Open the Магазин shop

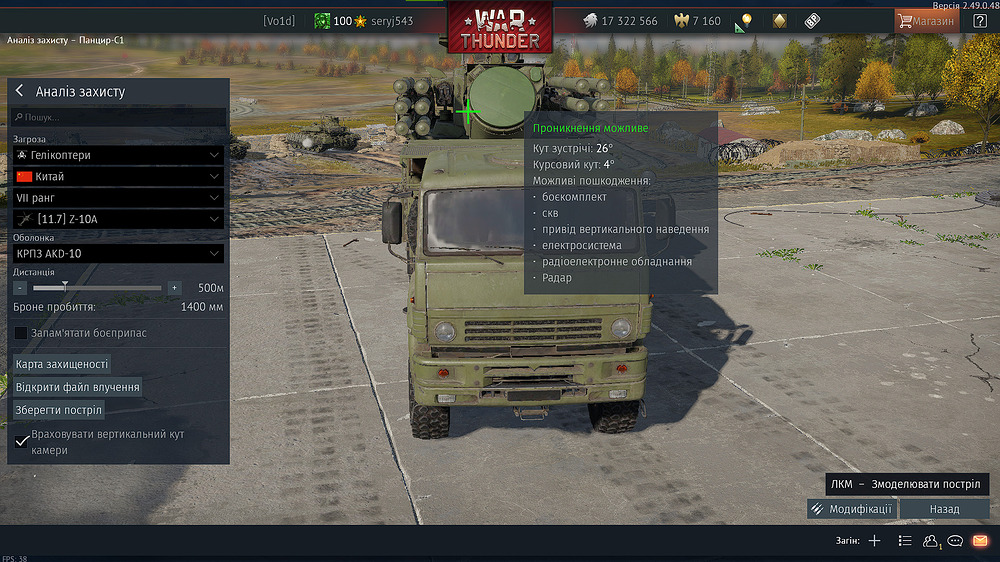[x=926, y=21]
